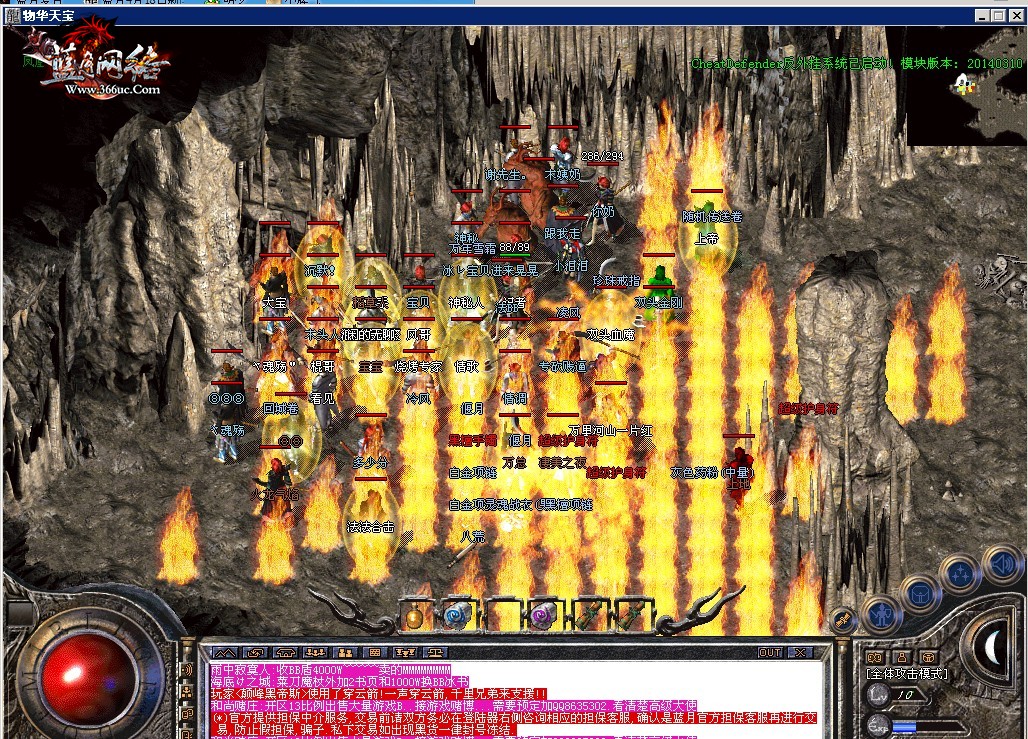
Task: Click the small orange satellite icon button
Action: click(843, 620)
